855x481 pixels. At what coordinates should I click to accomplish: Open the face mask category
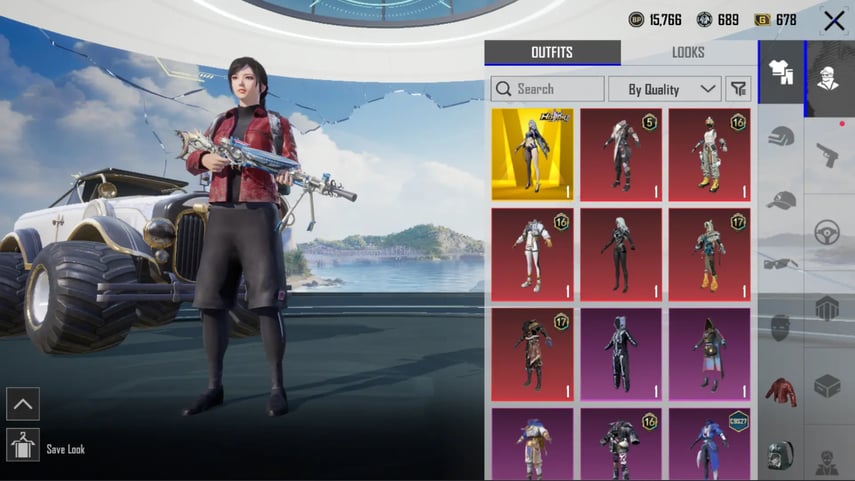781,326
